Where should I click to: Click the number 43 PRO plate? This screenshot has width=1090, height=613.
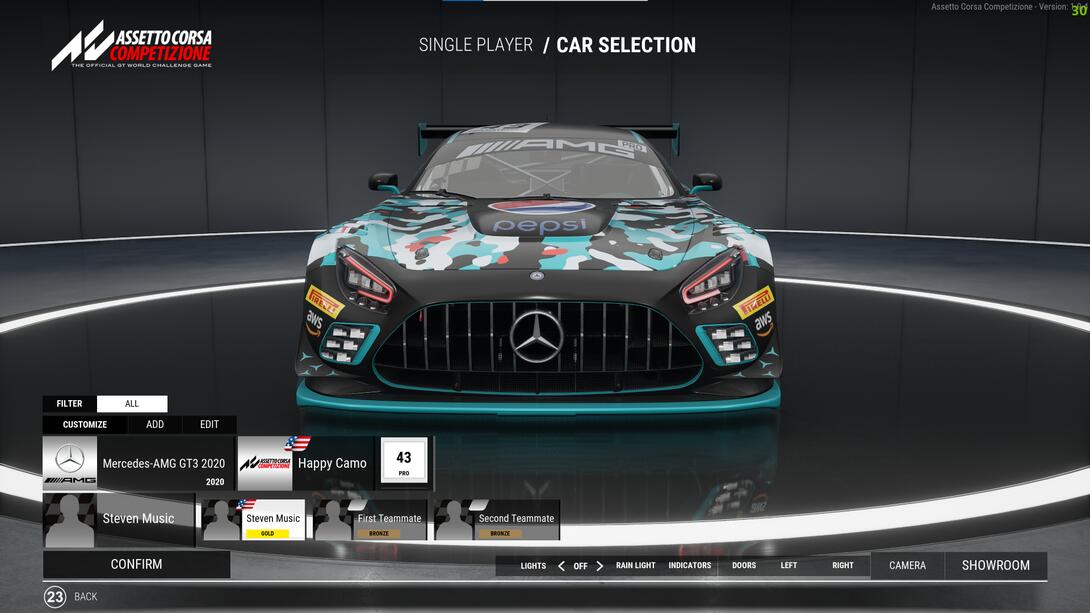click(404, 463)
